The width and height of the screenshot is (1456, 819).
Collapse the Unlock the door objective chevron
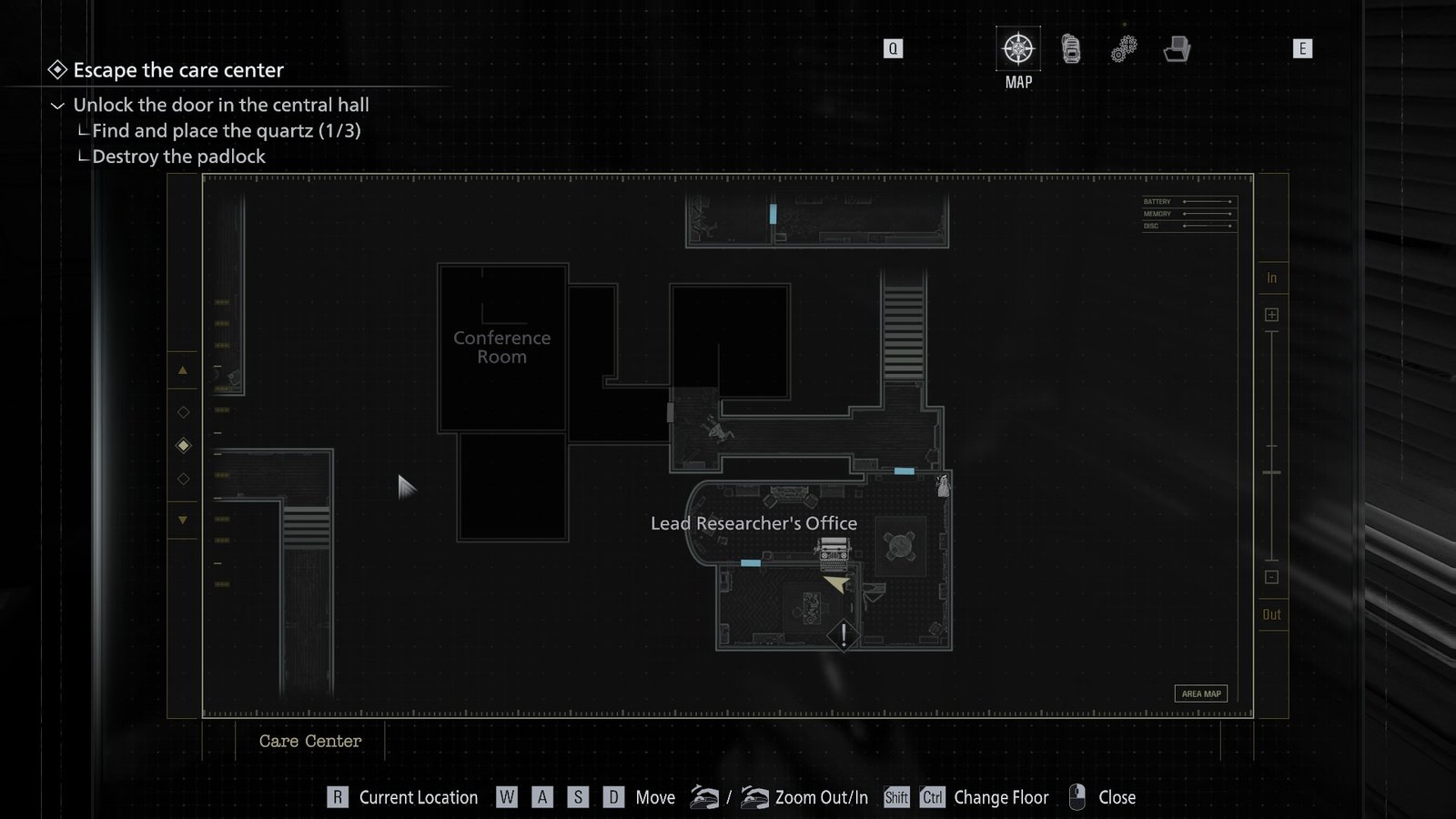point(57,105)
